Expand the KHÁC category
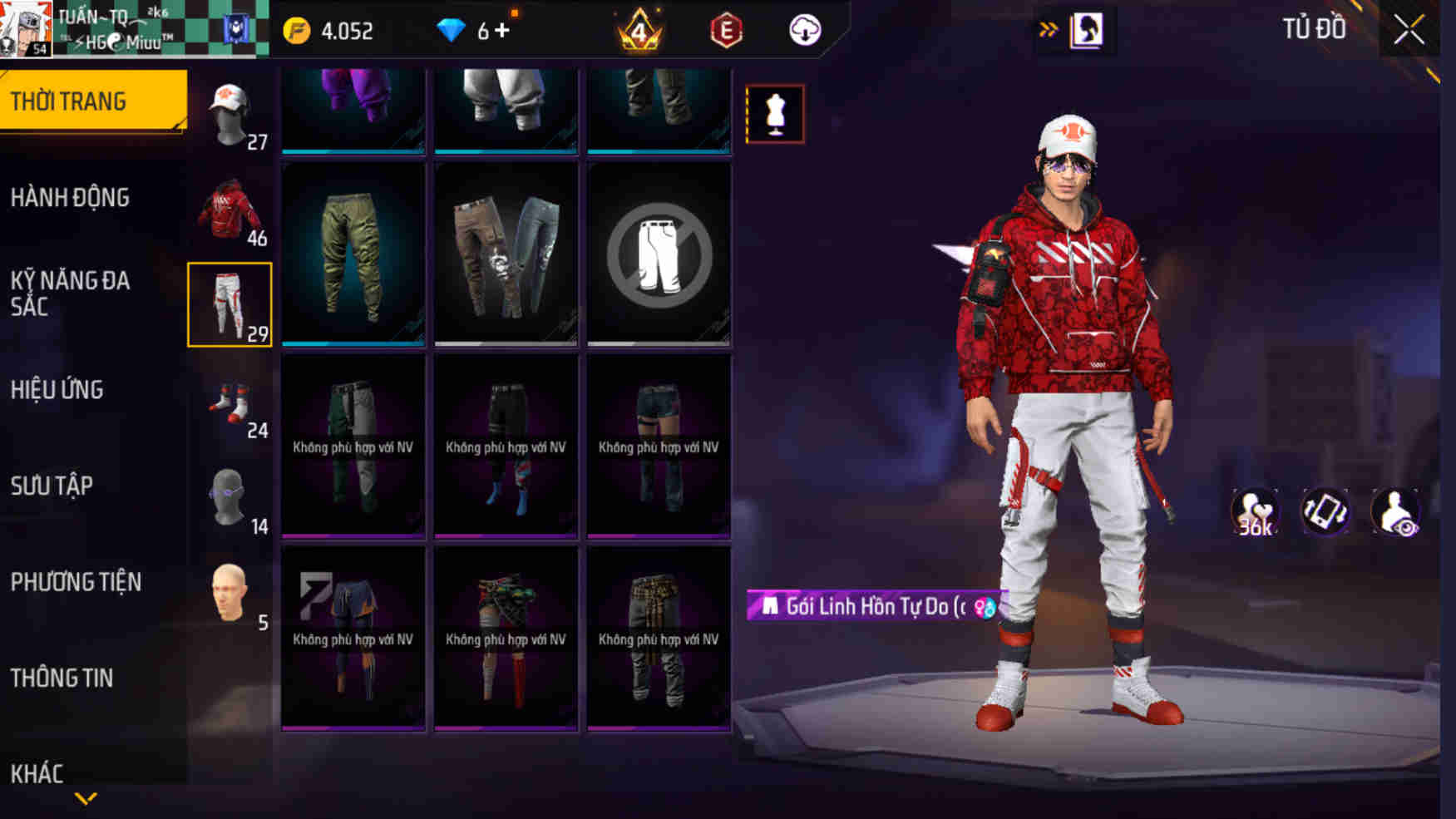Image resolution: width=1456 pixels, height=819 pixels. coord(37,774)
